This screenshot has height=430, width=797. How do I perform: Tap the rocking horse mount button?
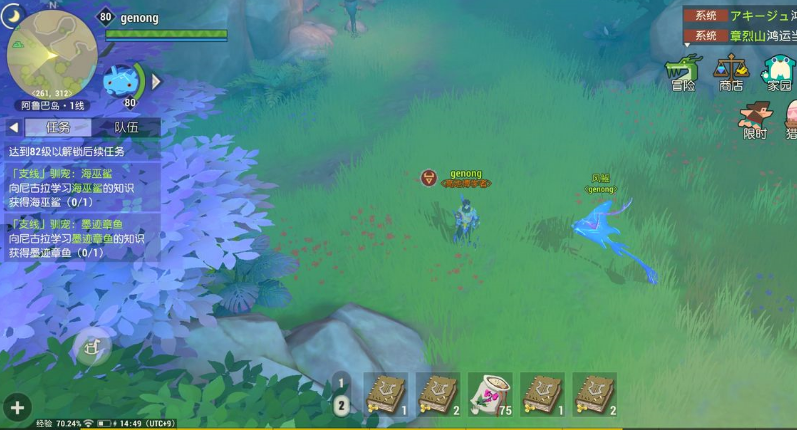(x=93, y=347)
